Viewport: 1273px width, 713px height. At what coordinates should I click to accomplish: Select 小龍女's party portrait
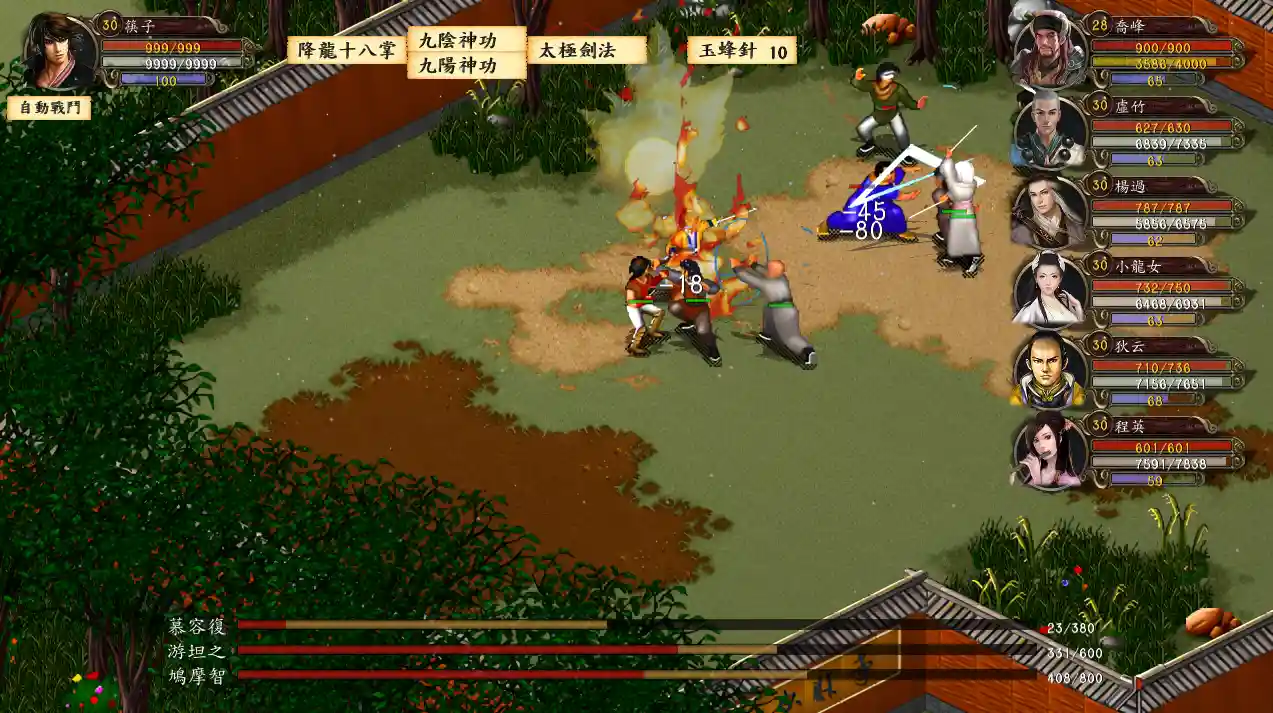[x=1049, y=290]
